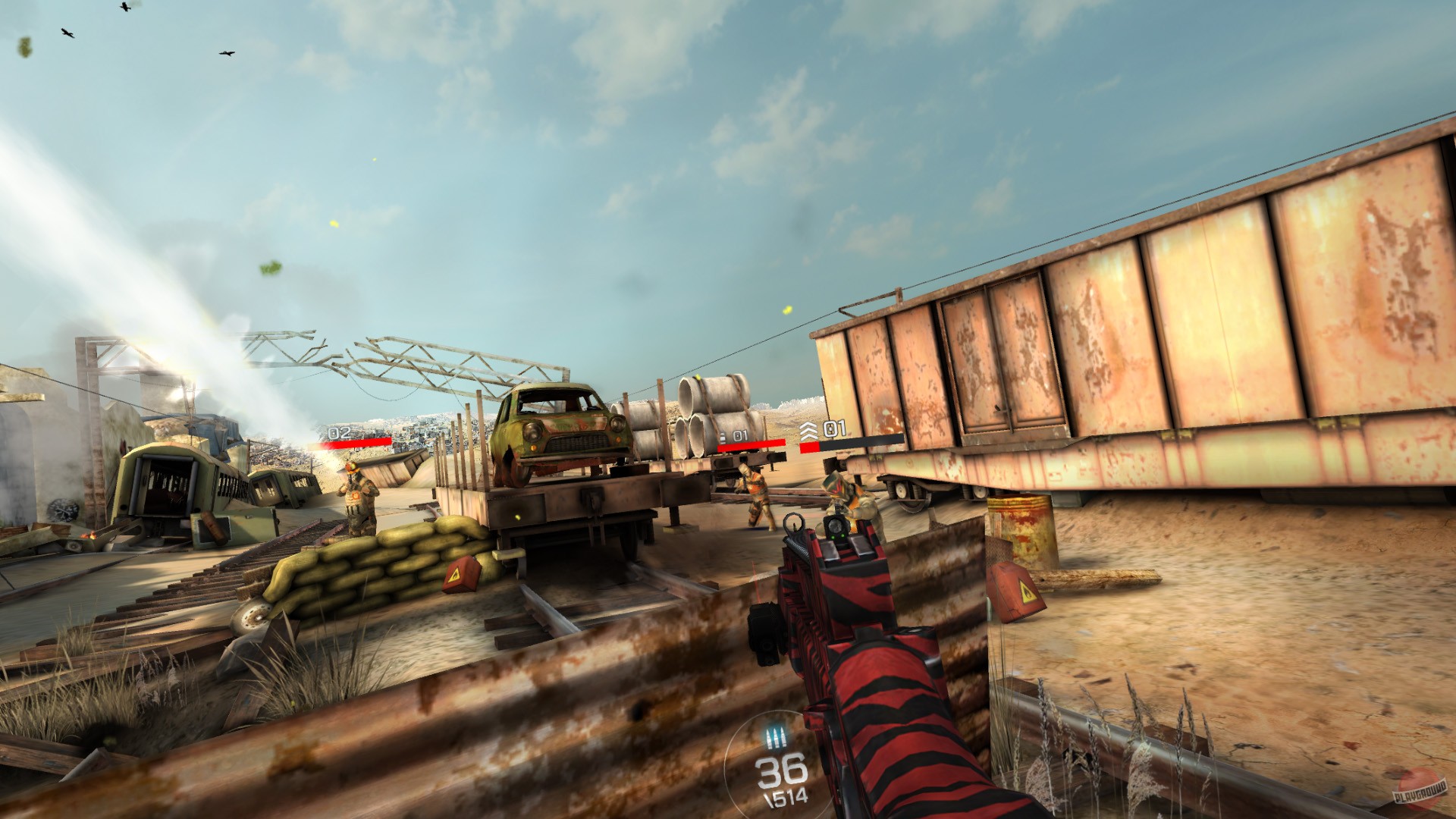Toggle the middle enemy health bar labeled 01
The height and width of the screenshot is (819, 1456).
coord(751,445)
